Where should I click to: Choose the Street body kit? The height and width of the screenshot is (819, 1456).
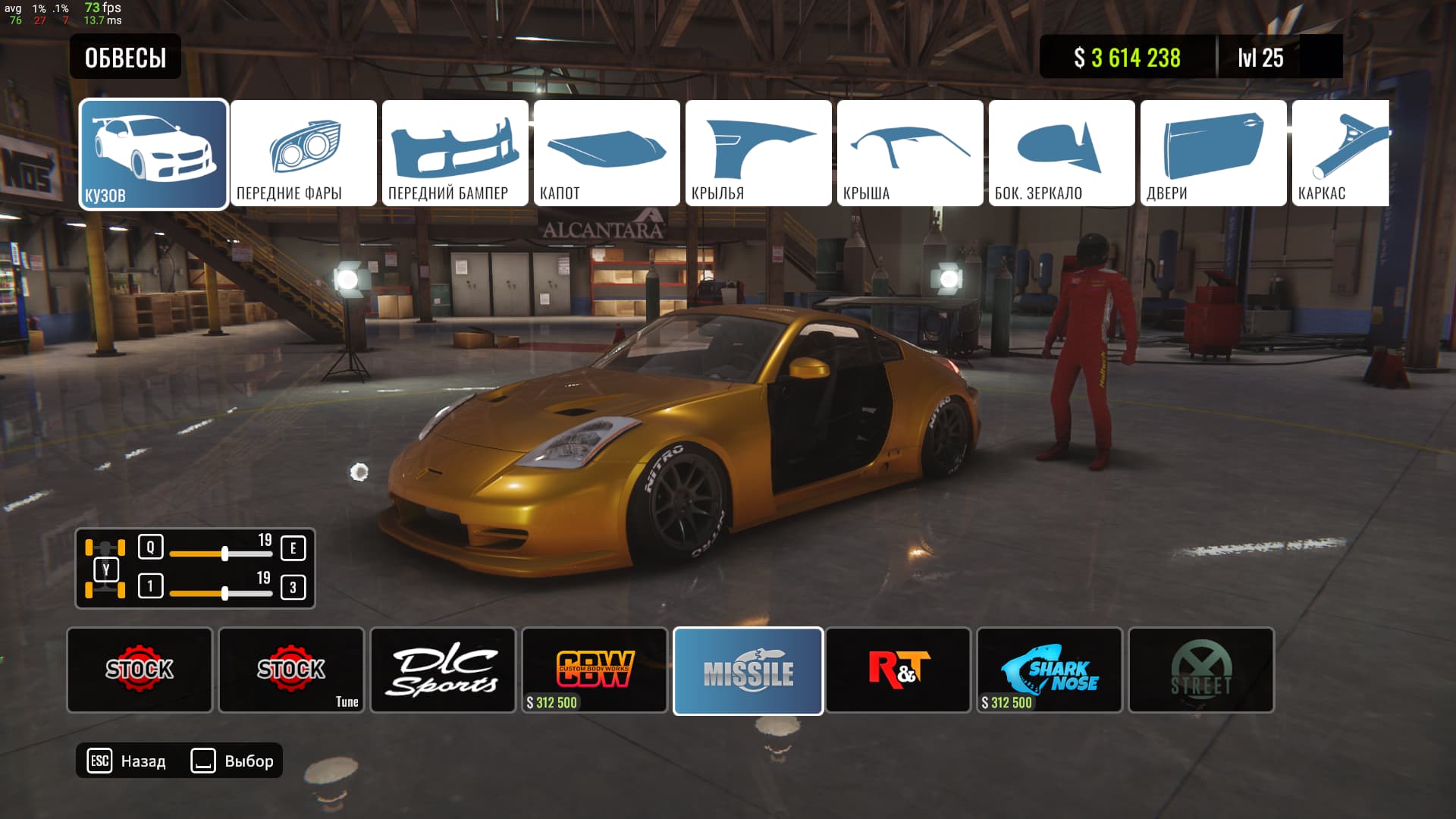[1201, 670]
